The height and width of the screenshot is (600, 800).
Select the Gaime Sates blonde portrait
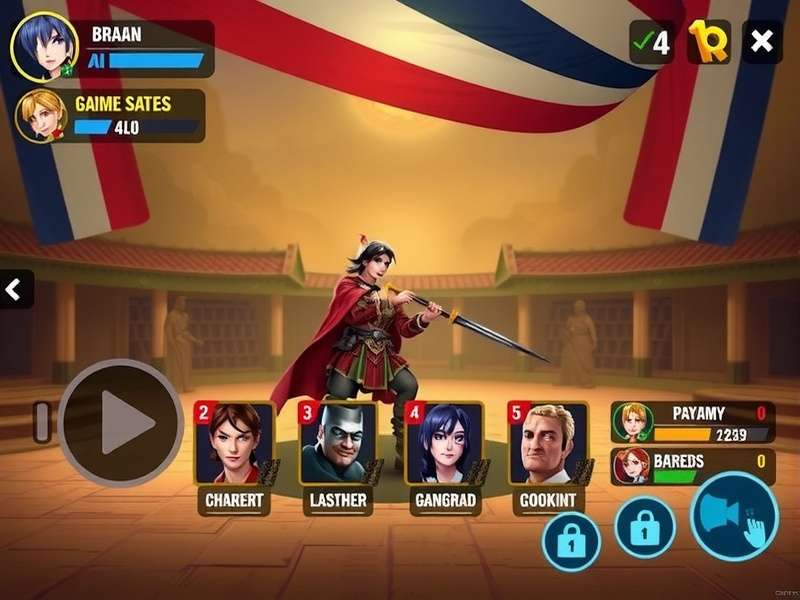41,116
